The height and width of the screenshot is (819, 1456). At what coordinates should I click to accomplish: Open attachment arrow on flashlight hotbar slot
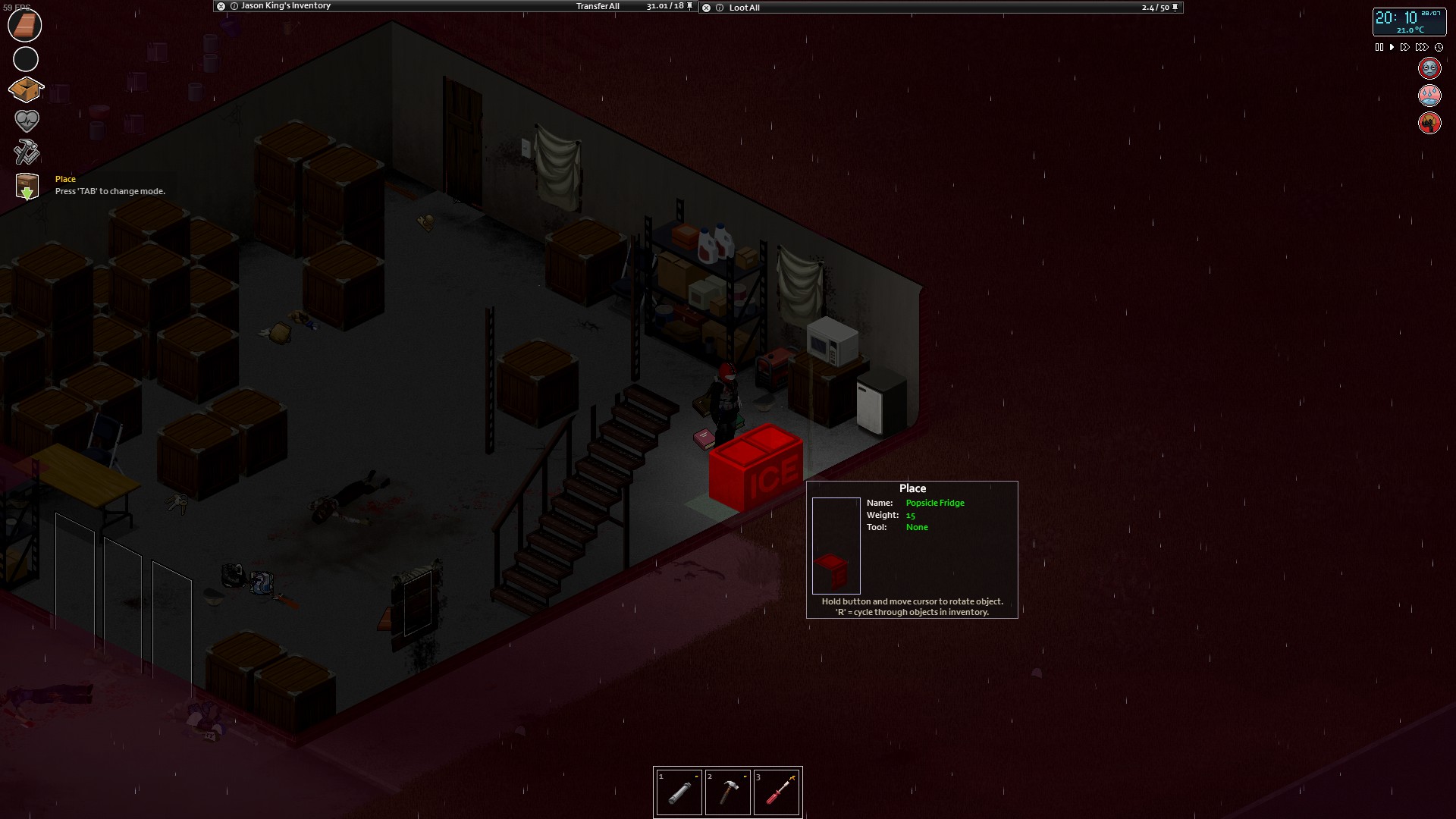tap(697, 777)
